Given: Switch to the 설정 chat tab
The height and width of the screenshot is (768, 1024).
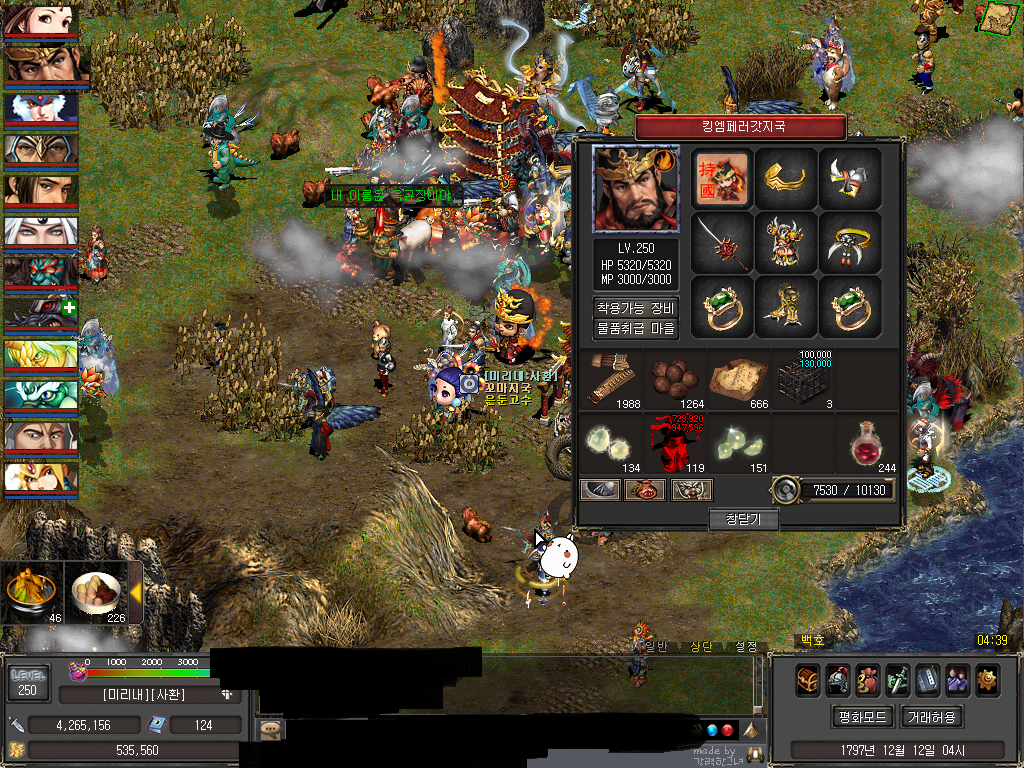Looking at the screenshot, I should 746,647.
